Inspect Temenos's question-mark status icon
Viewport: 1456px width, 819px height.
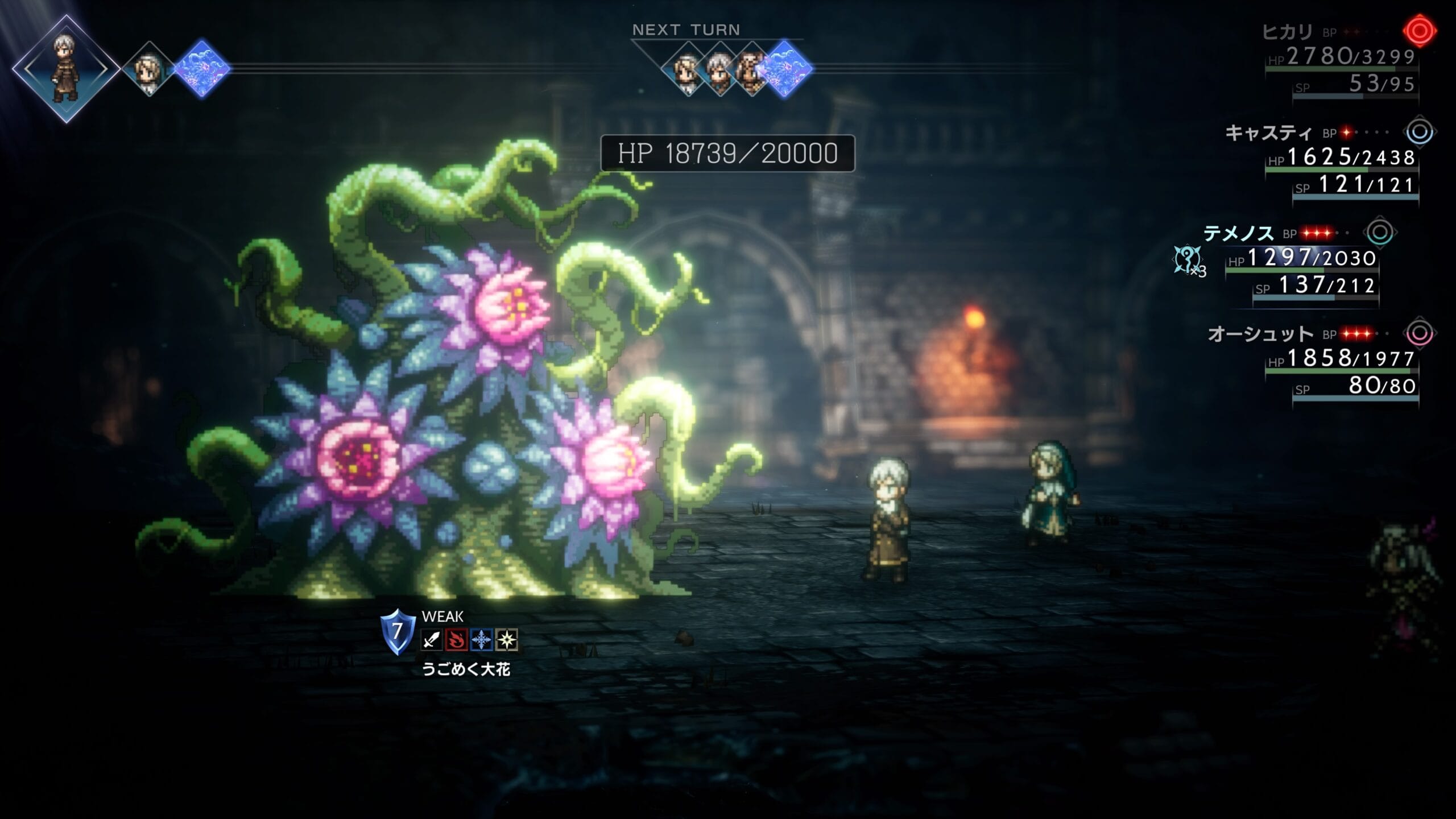coord(1188,260)
